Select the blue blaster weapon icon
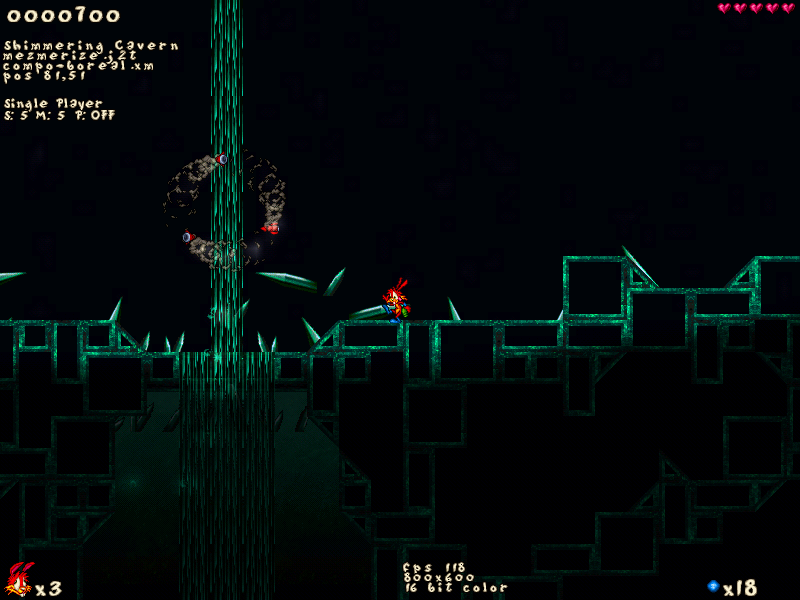 point(713,586)
